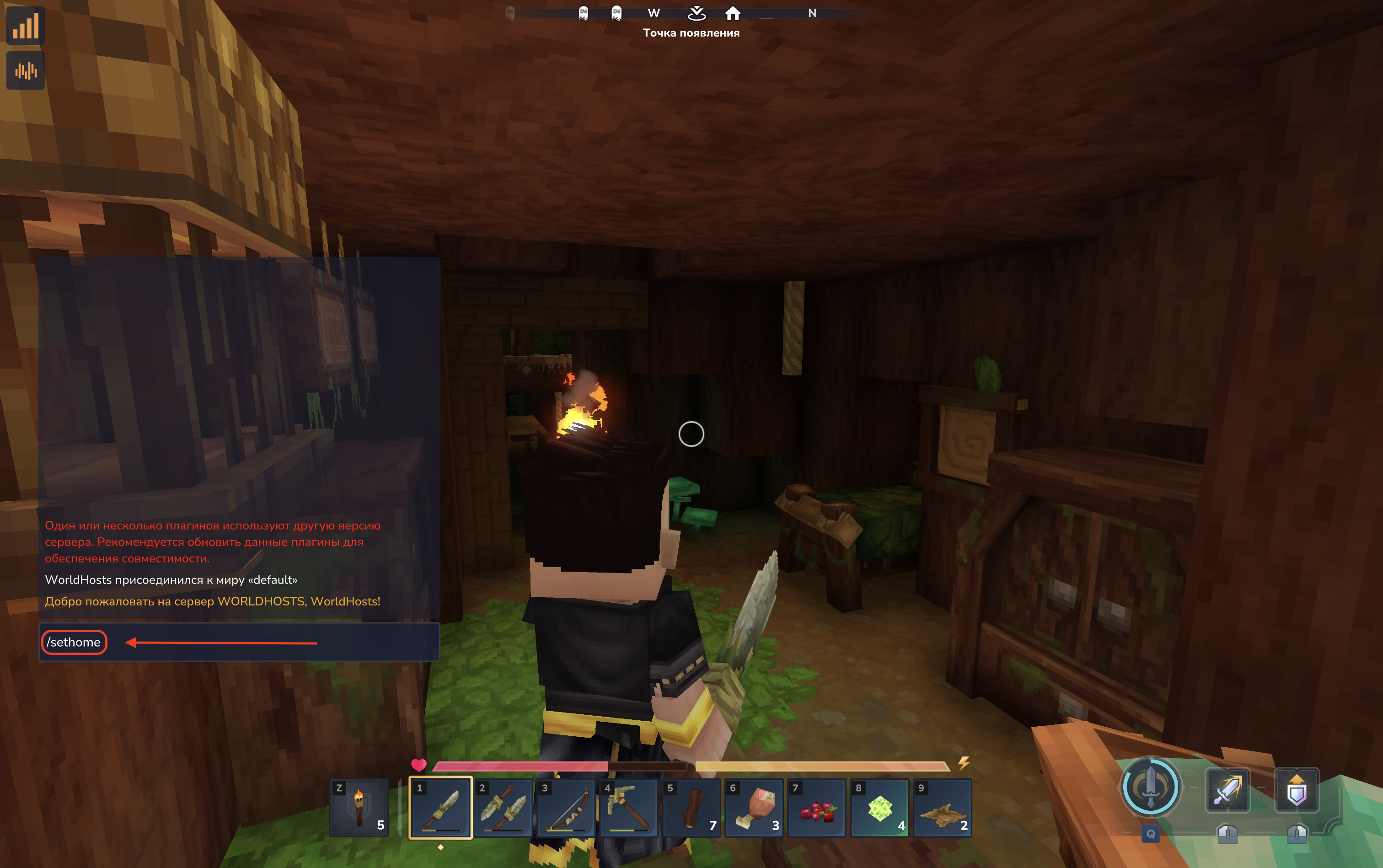Click the chat input containing /sethome

238,643
